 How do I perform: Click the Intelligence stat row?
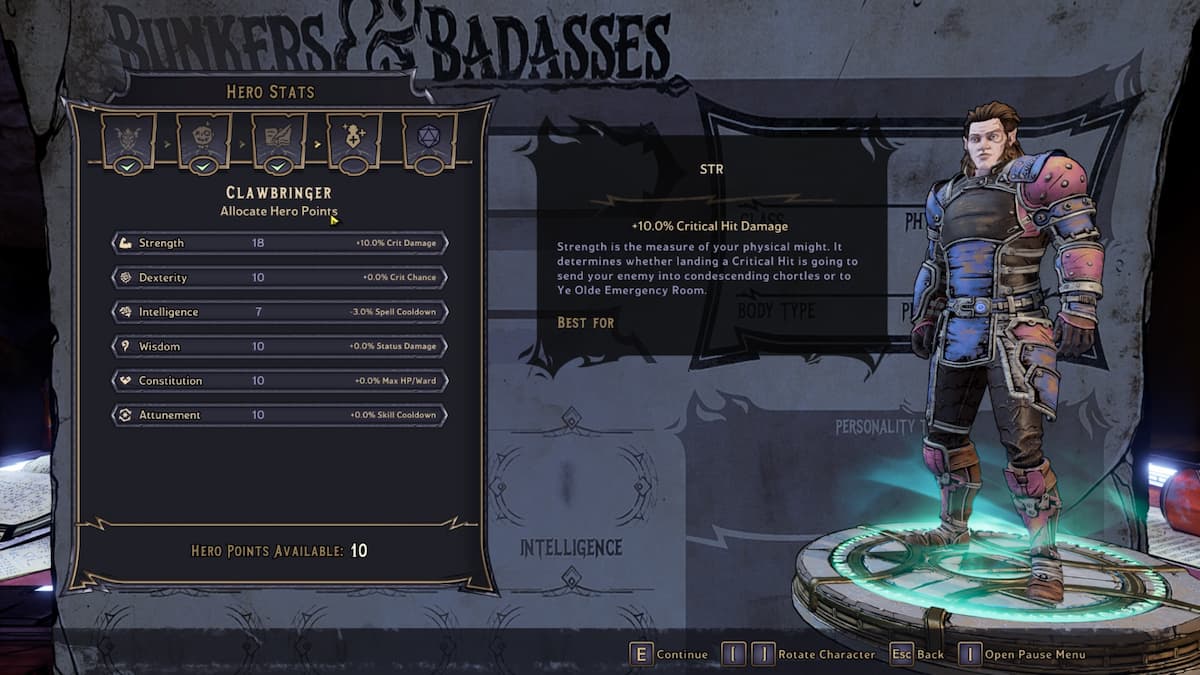[x=279, y=312]
